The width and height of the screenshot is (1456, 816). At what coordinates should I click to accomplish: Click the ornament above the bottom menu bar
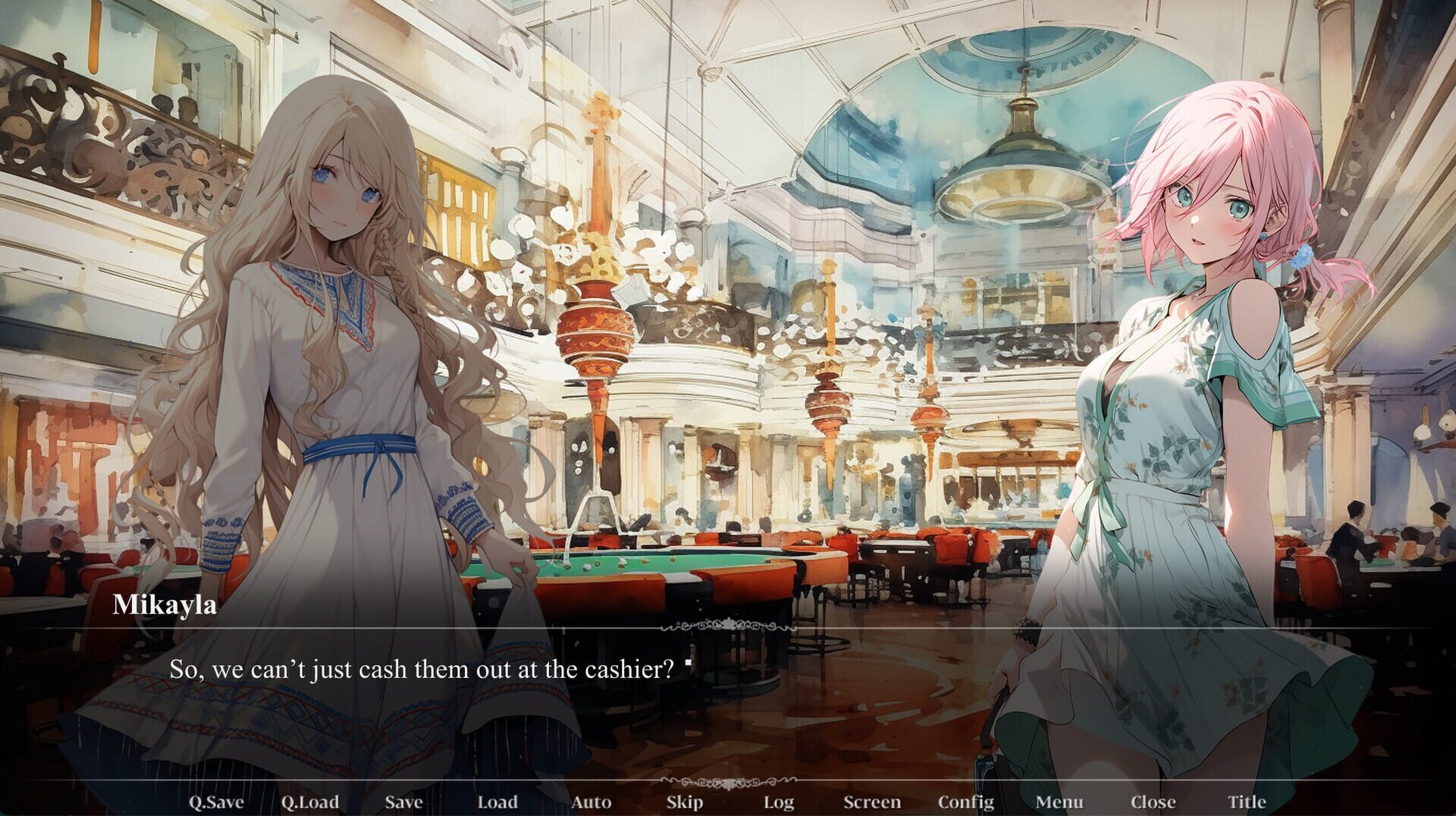pos(728,783)
